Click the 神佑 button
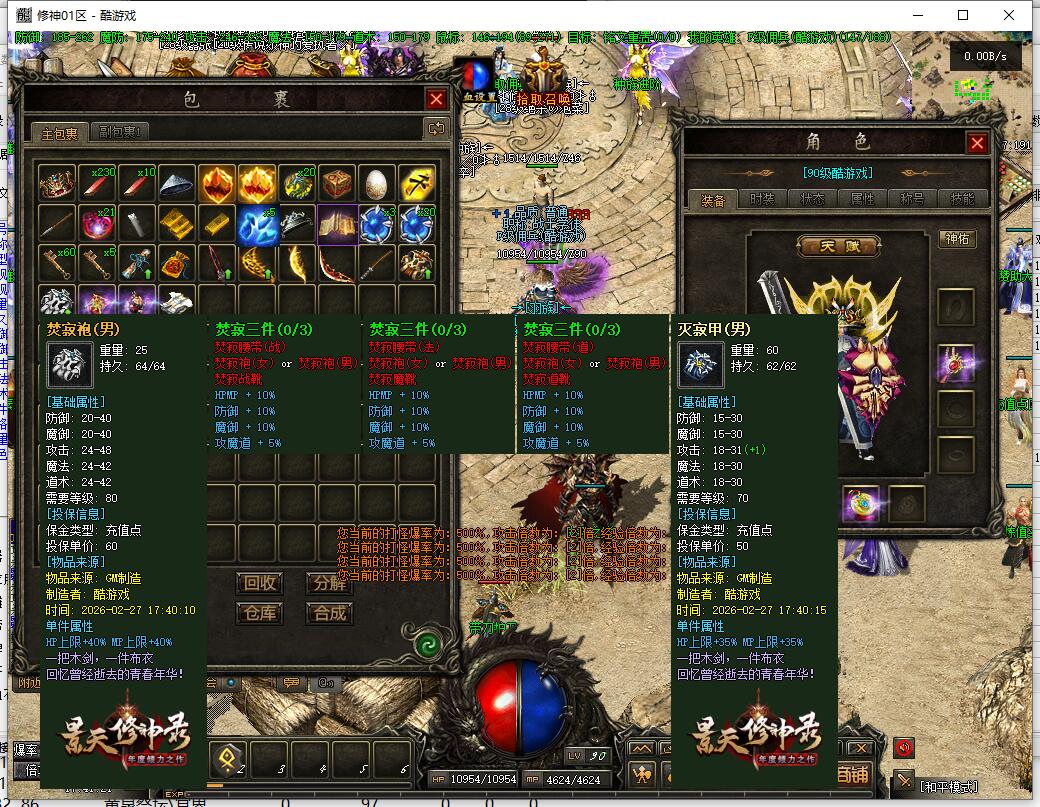Image resolution: width=1040 pixels, height=807 pixels. (956, 239)
